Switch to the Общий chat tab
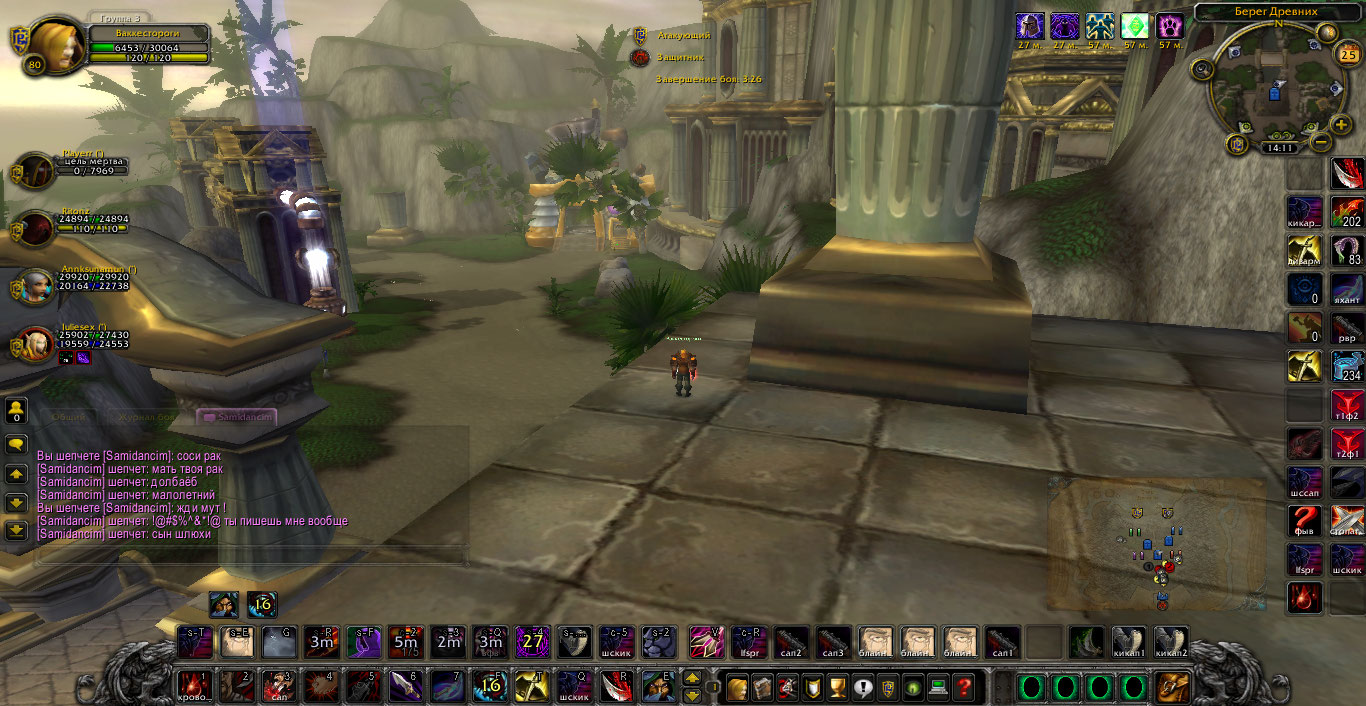The image size is (1366, 706). (68, 416)
